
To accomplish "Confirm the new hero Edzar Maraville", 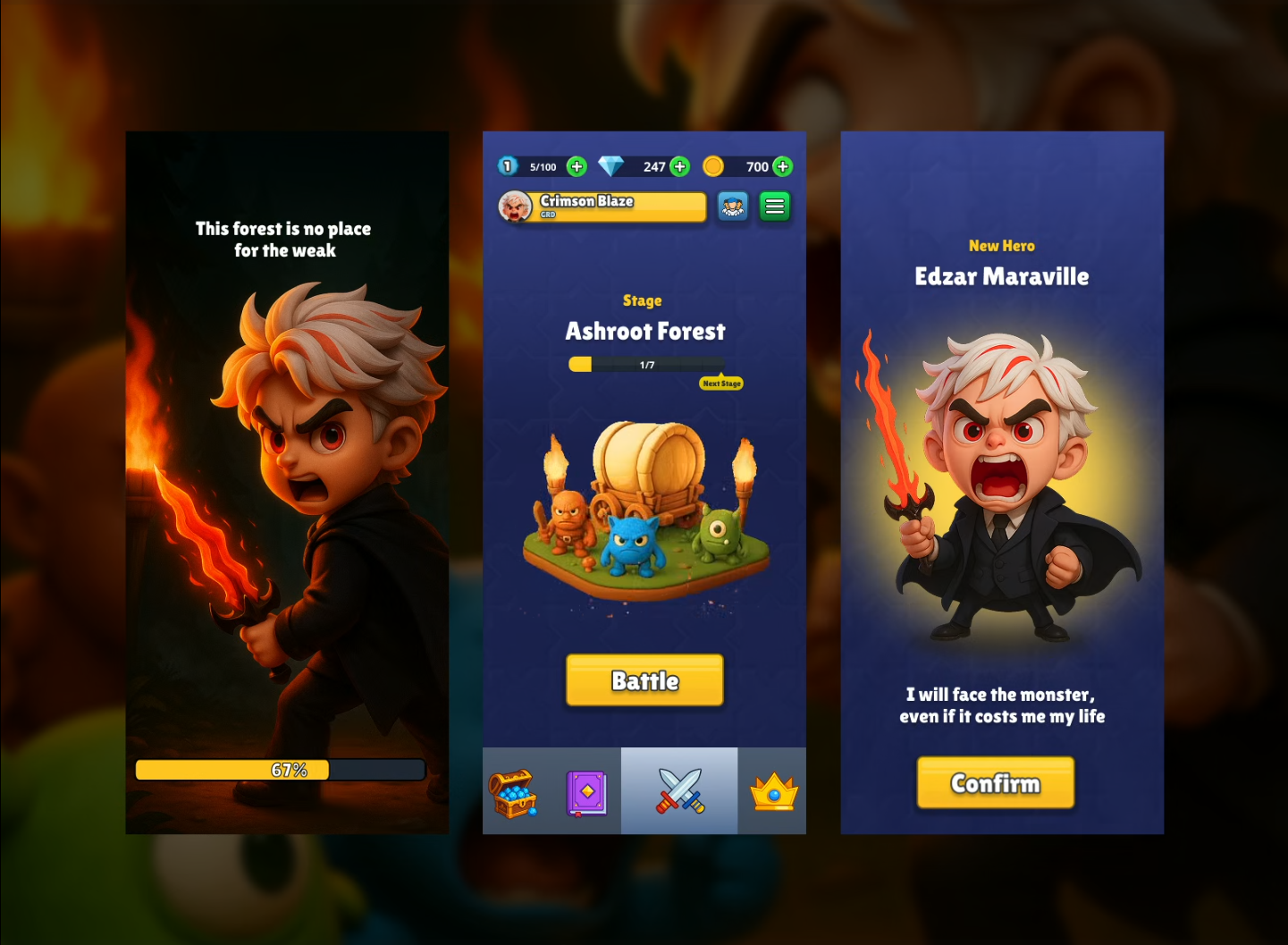I will coord(995,783).
